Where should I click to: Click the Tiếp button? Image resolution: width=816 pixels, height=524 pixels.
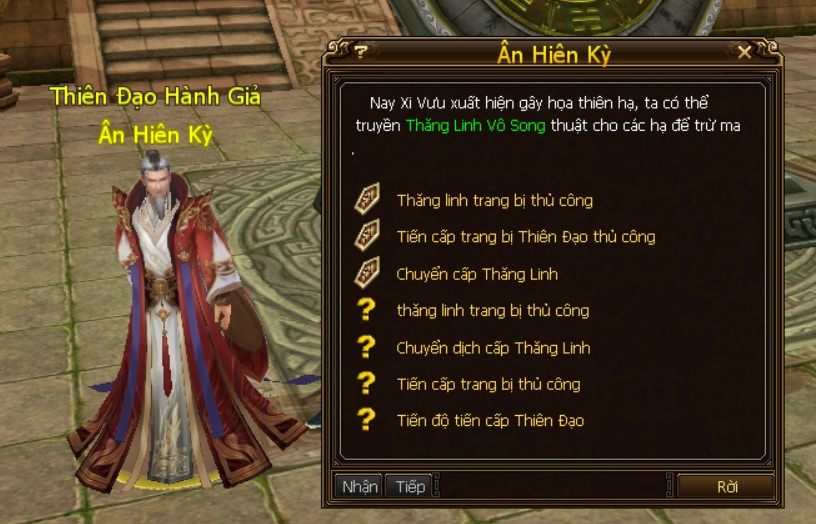pos(410,486)
